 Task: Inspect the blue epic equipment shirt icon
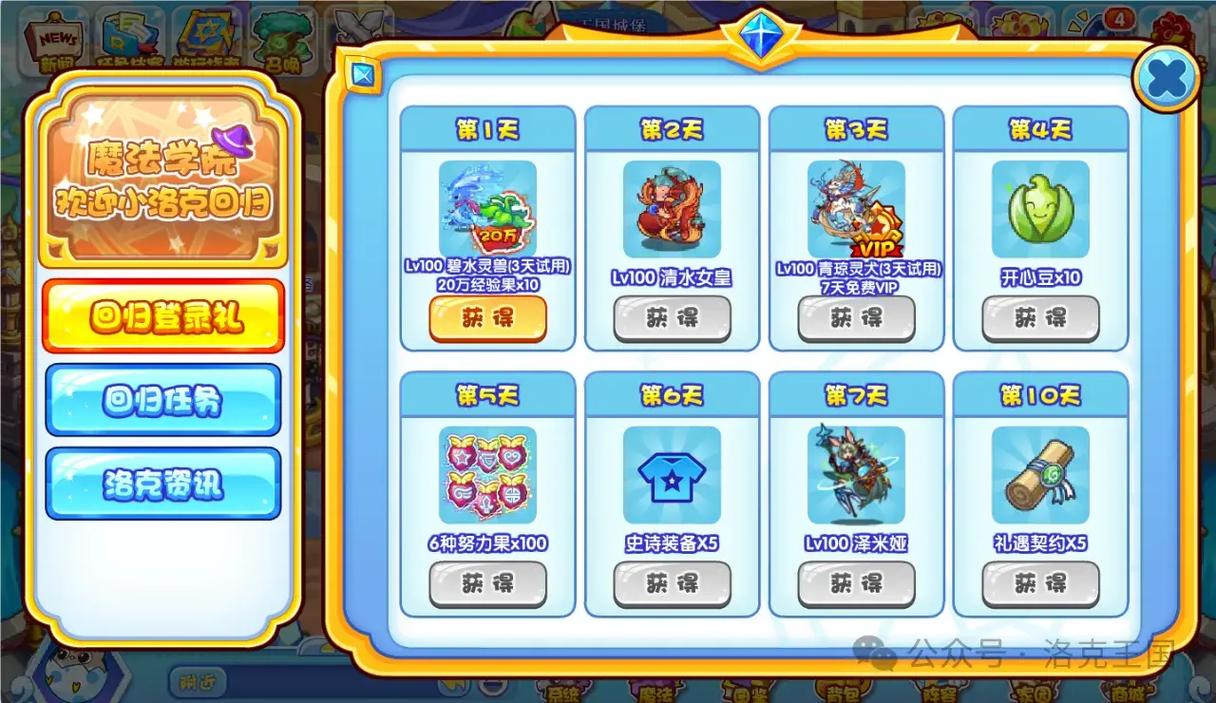click(672, 475)
